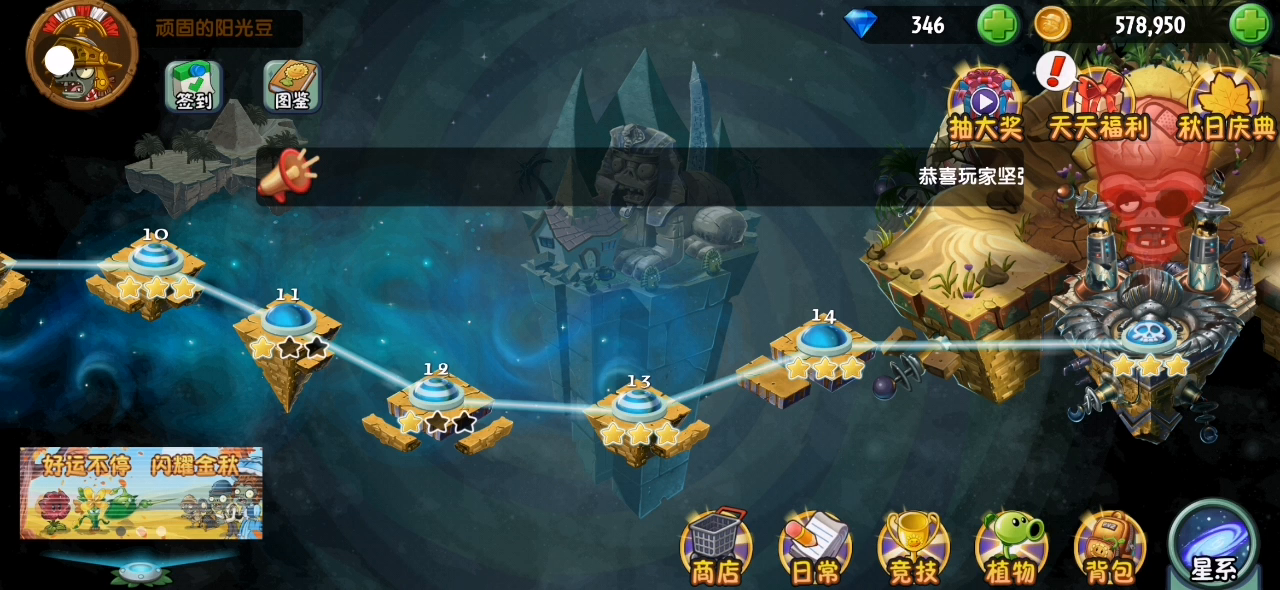Open the 日常 daily tasks

coord(815,547)
